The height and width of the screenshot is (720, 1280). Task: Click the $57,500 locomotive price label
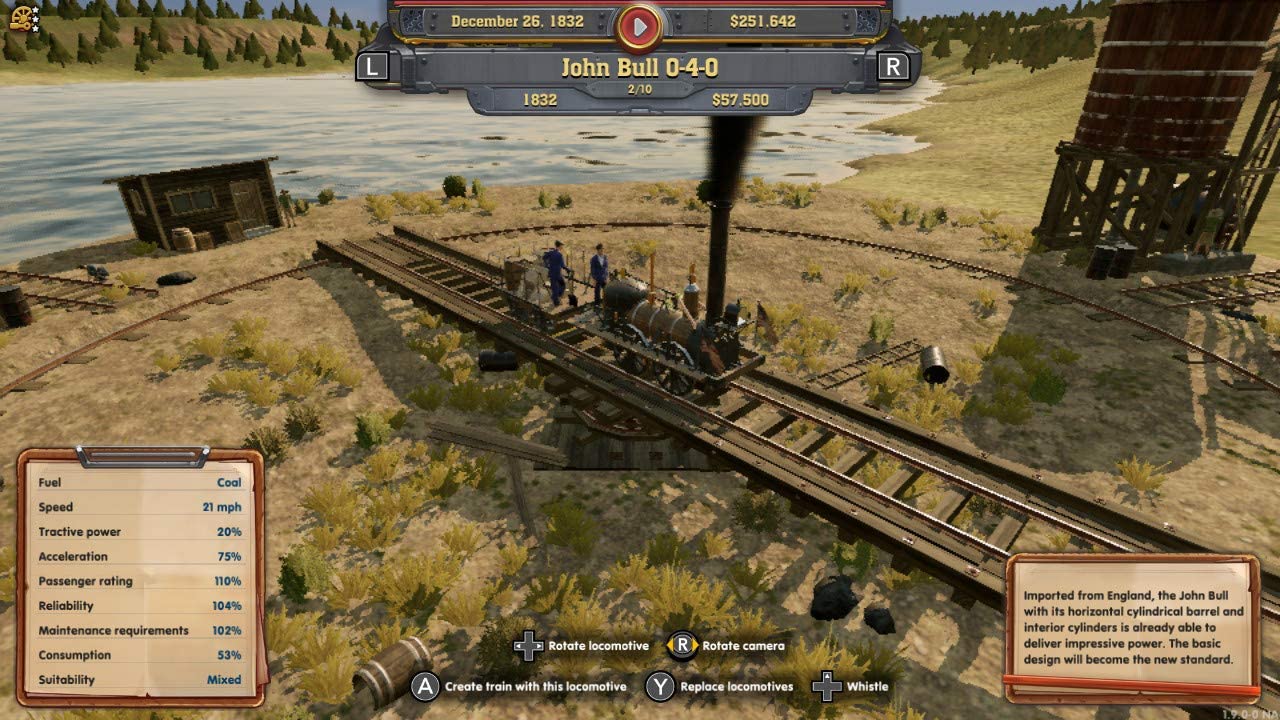click(x=740, y=100)
